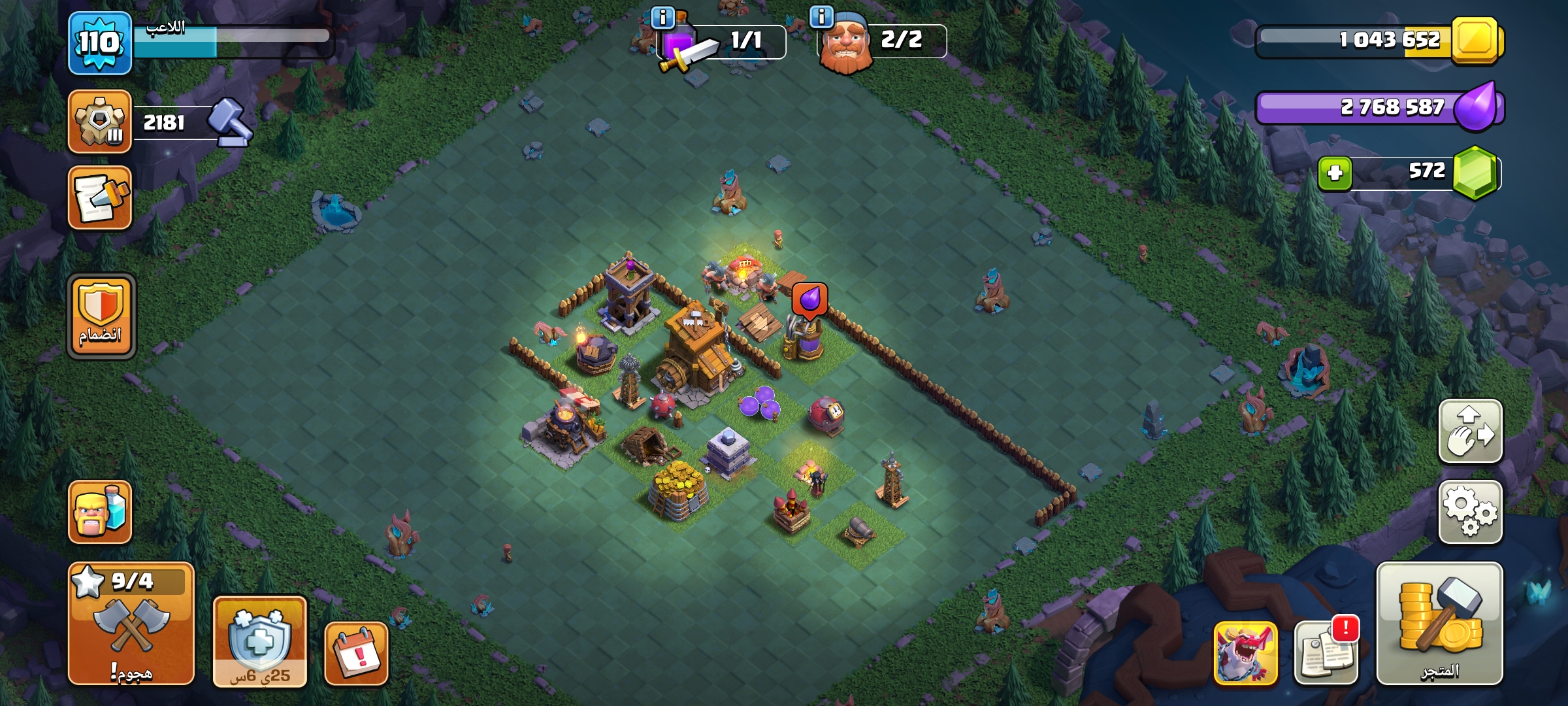The image size is (1568, 706).
Task: Join a clan via the shield button
Action: [x=101, y=316]
